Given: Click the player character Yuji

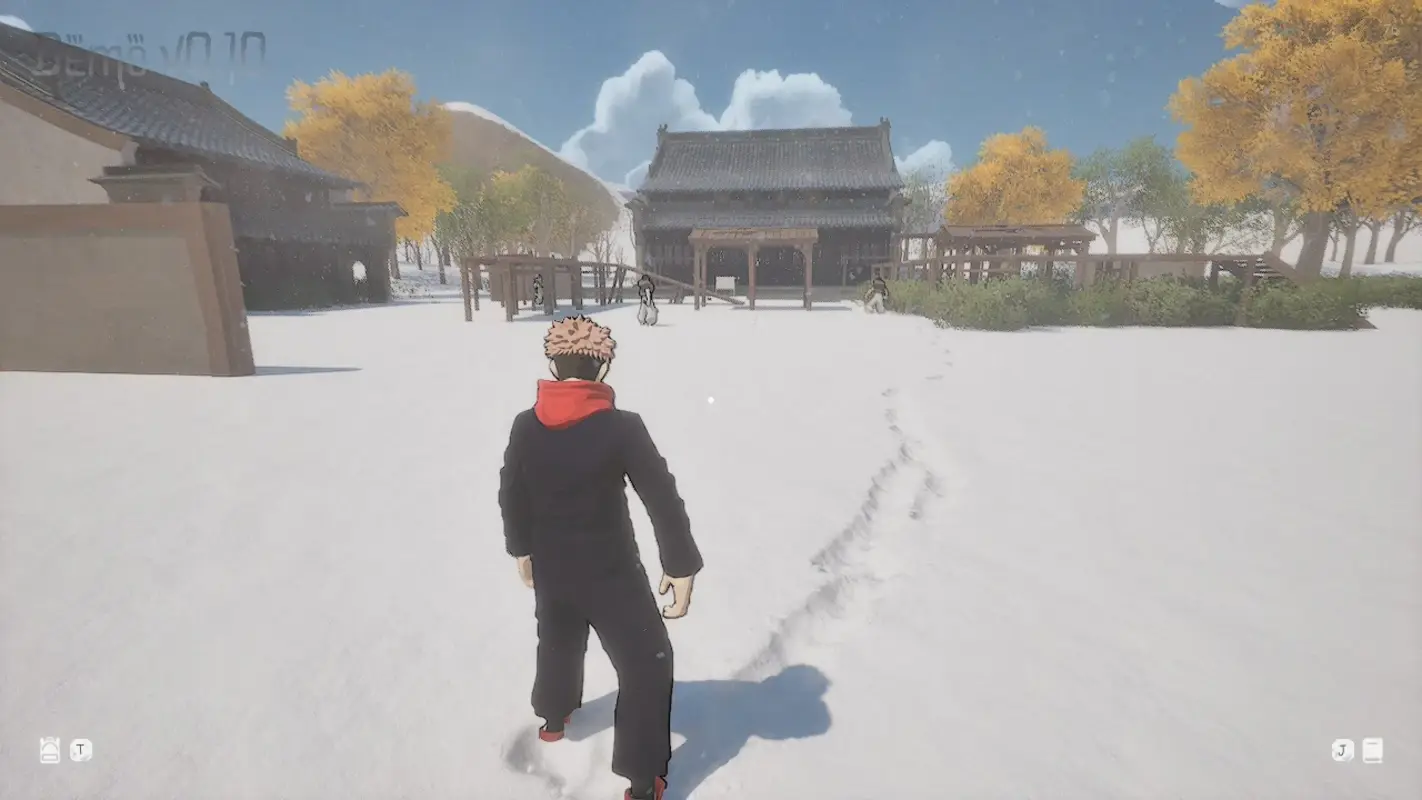Looking at the screenshot, I should (590, 520).
